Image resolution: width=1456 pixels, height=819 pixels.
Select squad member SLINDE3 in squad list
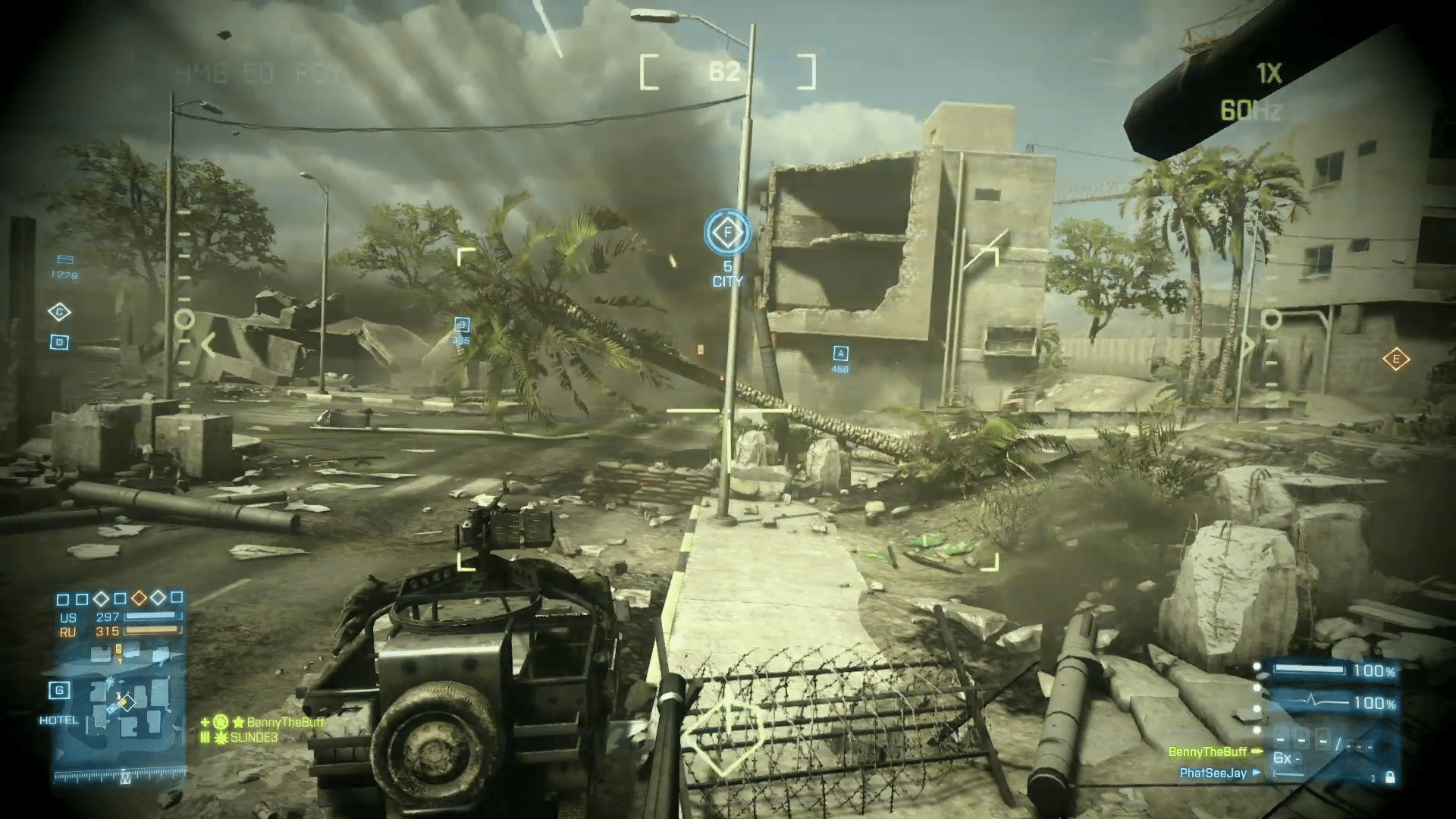(254, 737)
